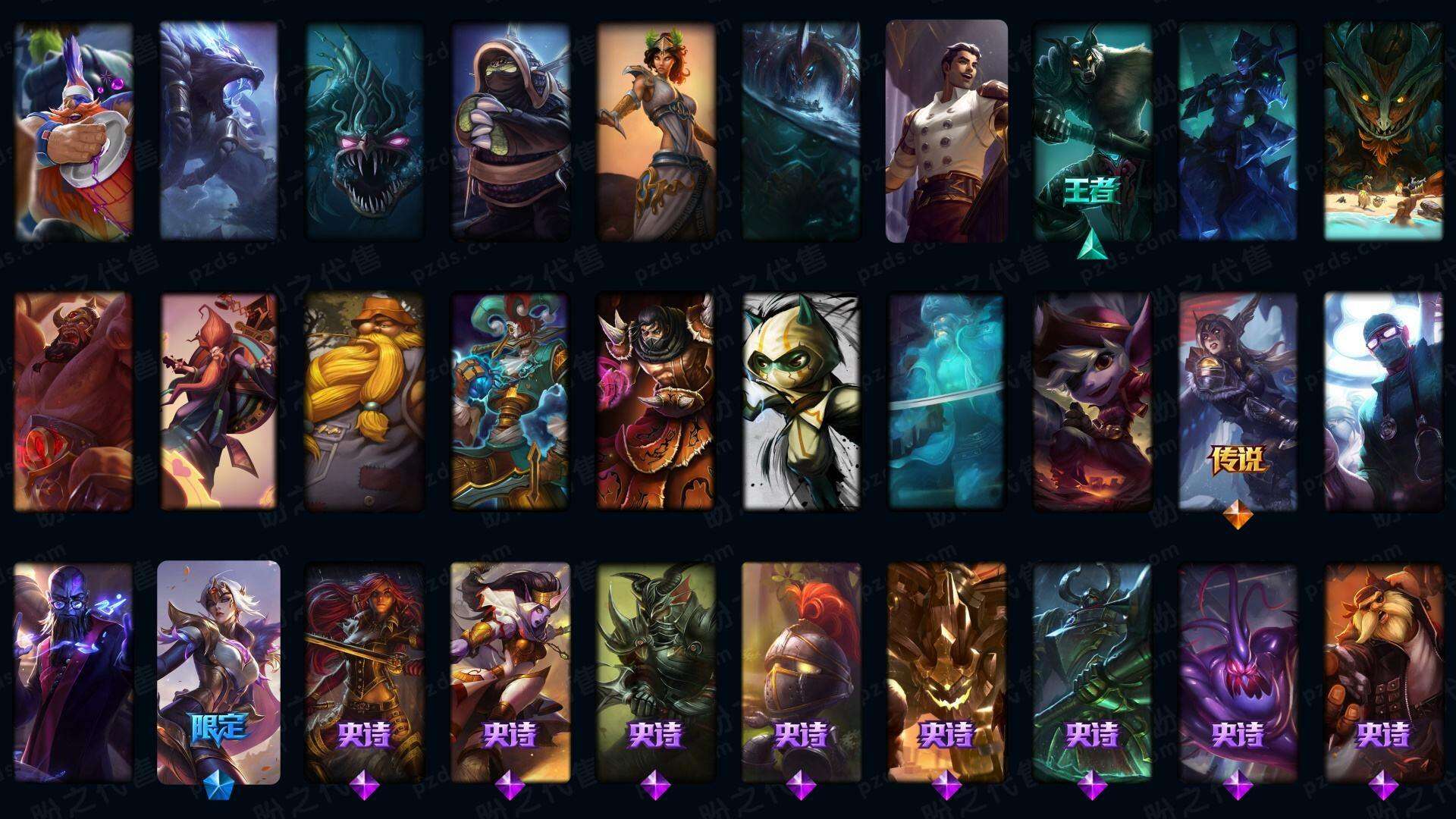Select the 限定 limited skin card
Screen dimensions: 1456x819
tap(218, 672)
